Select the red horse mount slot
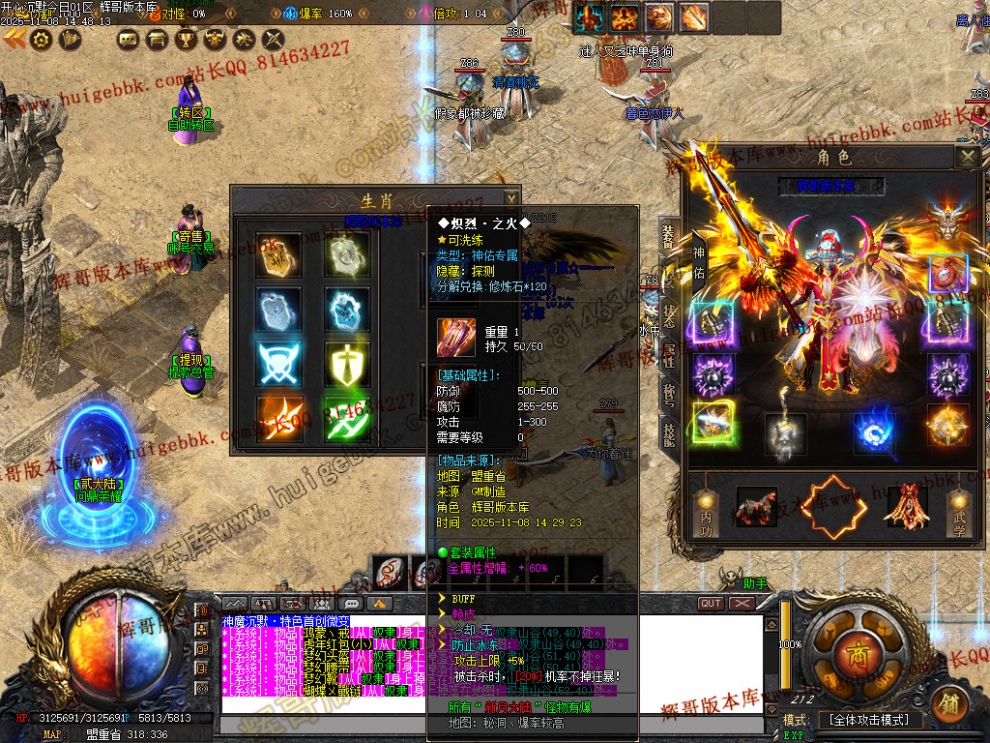Image resolution: width=990 pixels, height=743 pixels. coord(757,507)
